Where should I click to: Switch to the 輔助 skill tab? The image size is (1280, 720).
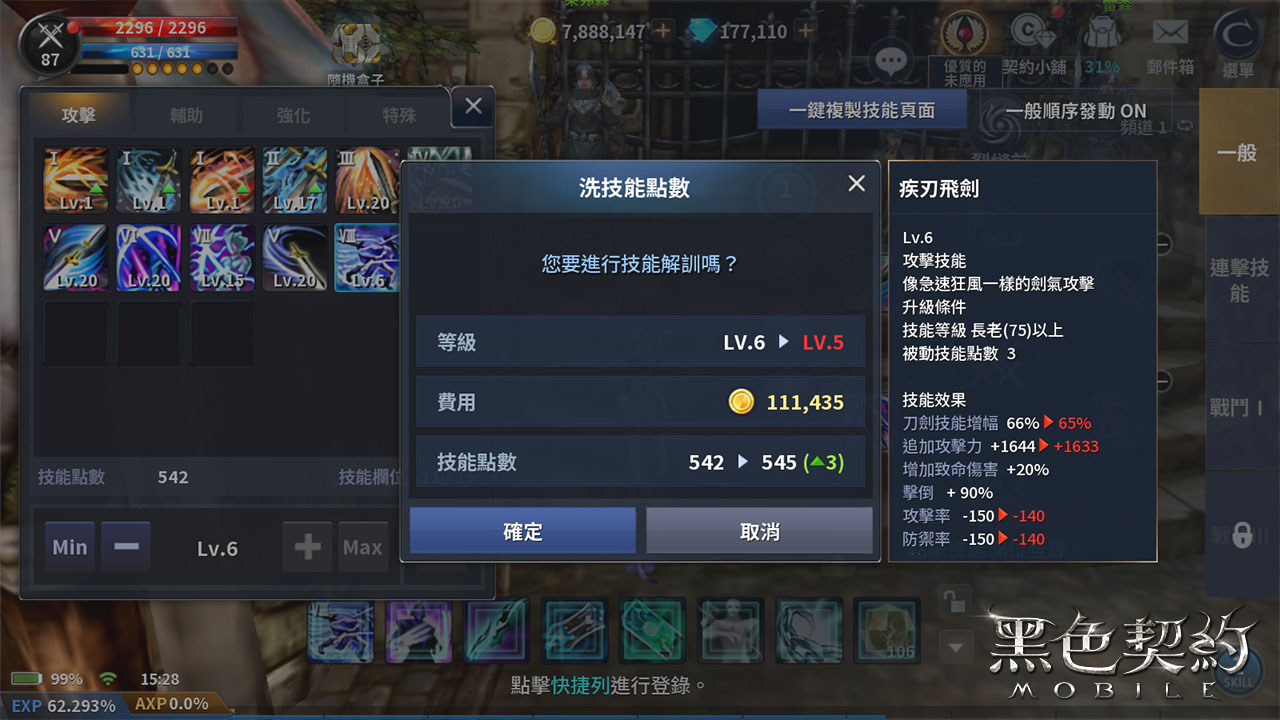pyautogui.click(x=183, y=114)
